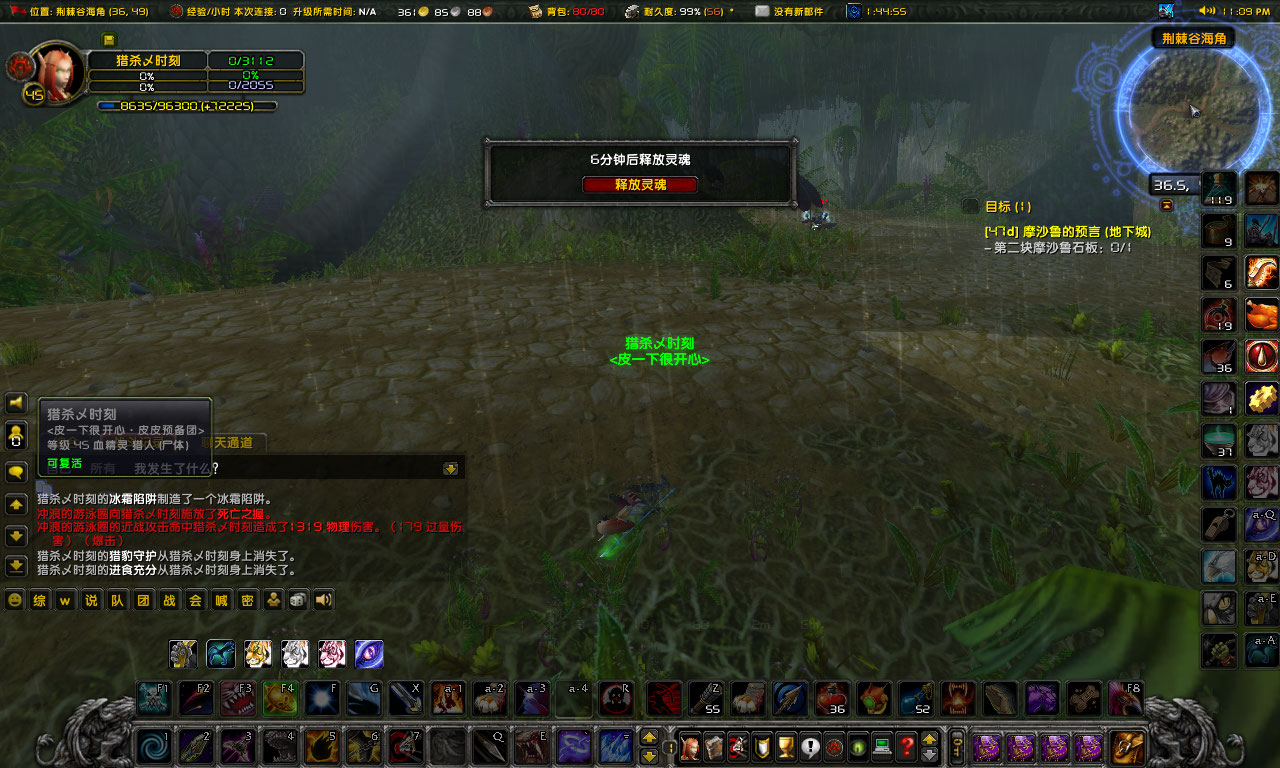Select the tiger pet icon above the action bar
Image resolution: width=1280 pixels, height=768 pixels.
coord(257,653)
